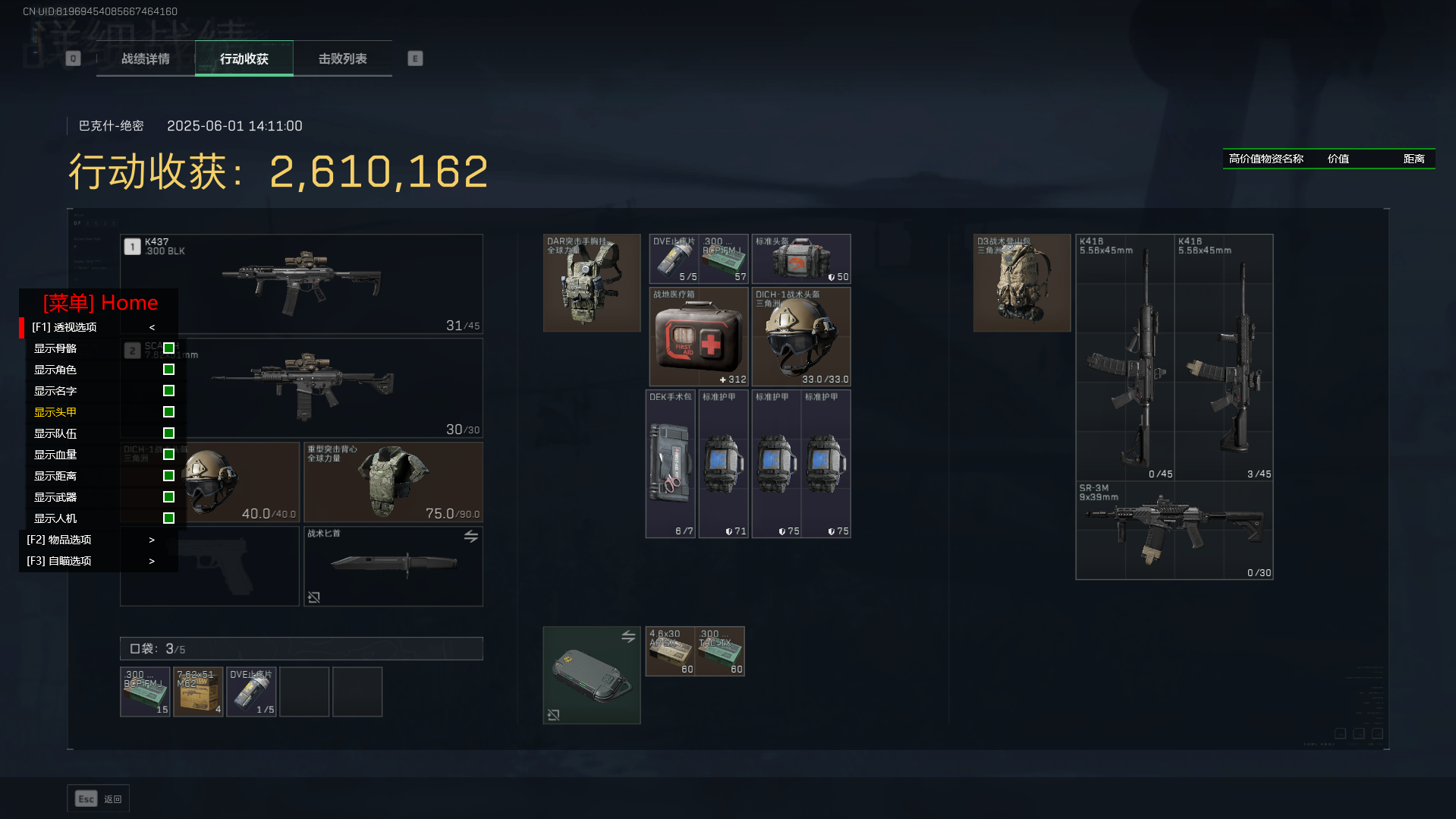1456x819 pixels.
Task: Toggle the 显示头甲 checkbox
Action: (168, 412)
